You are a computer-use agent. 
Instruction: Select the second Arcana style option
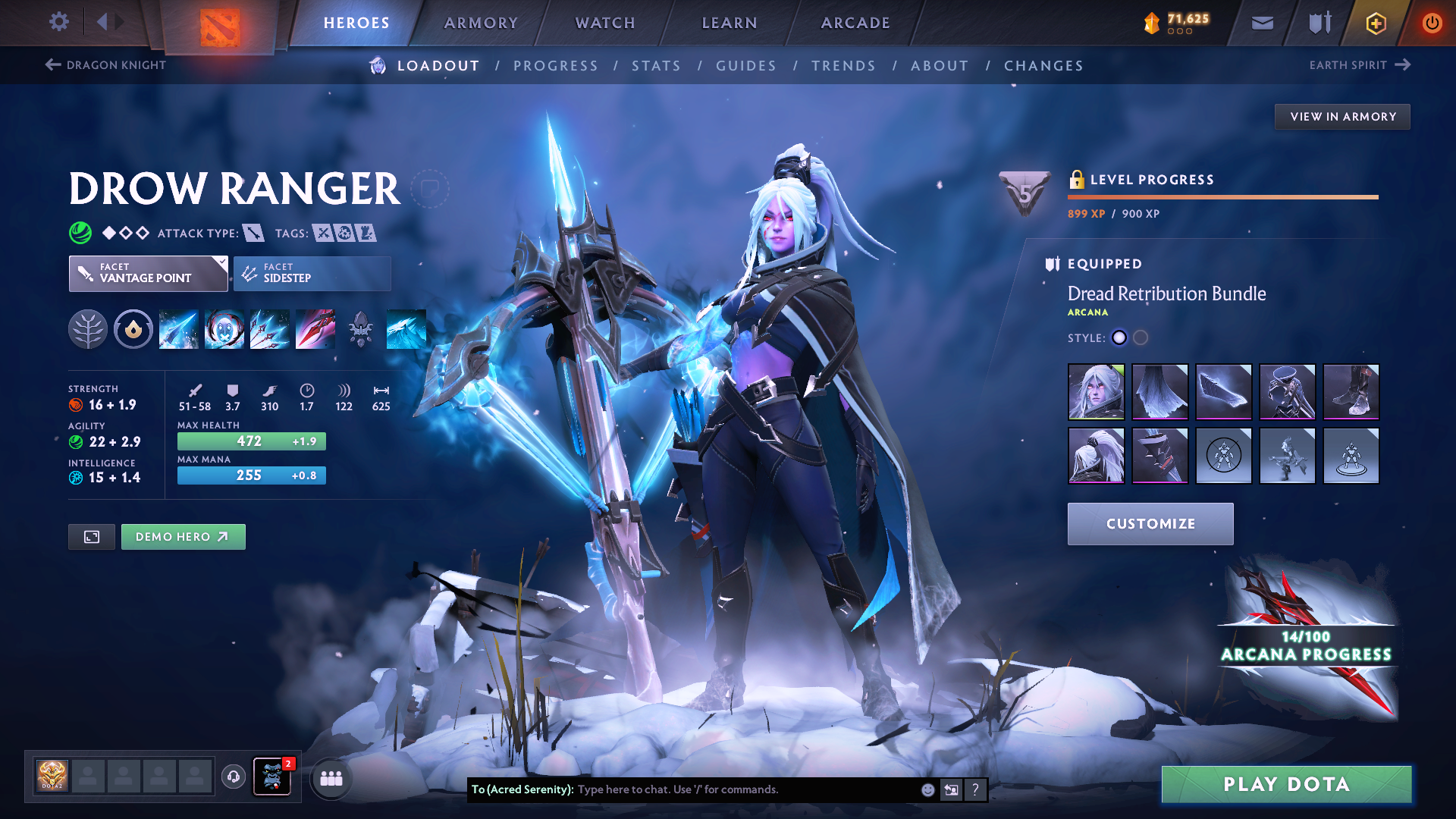(x=1141, y=338)
